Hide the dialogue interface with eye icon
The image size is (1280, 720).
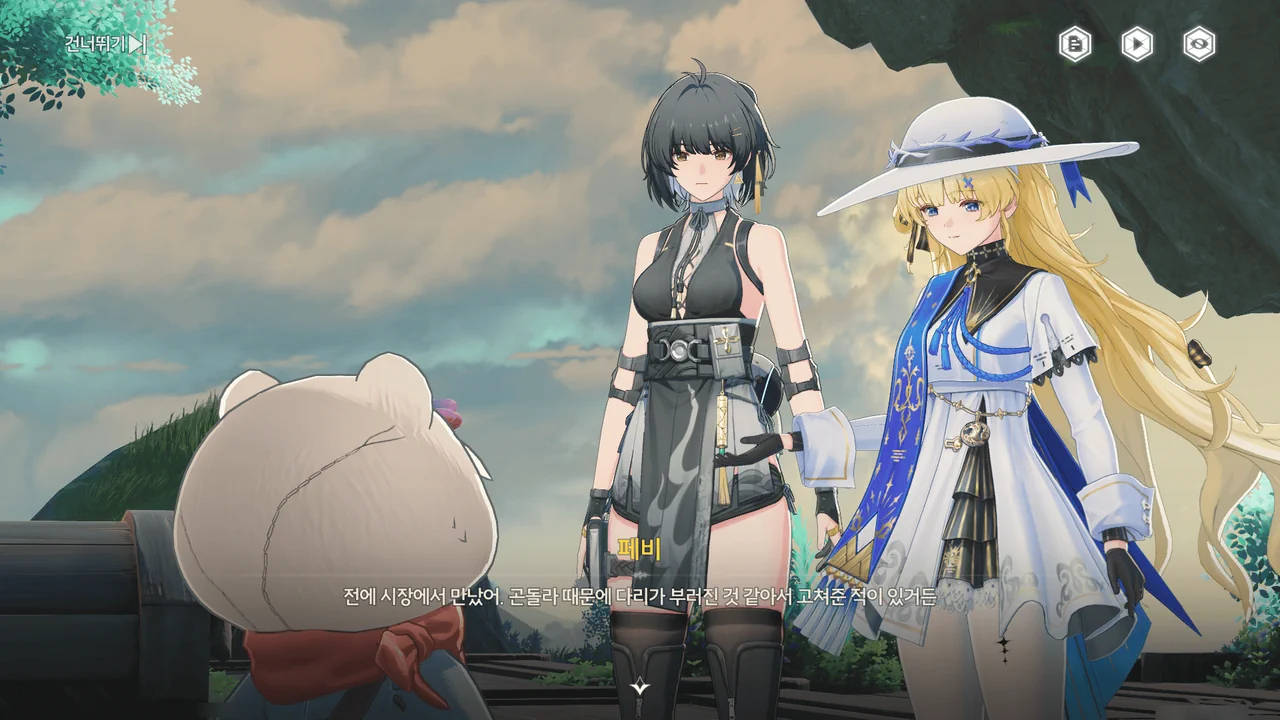point(1199,44)
